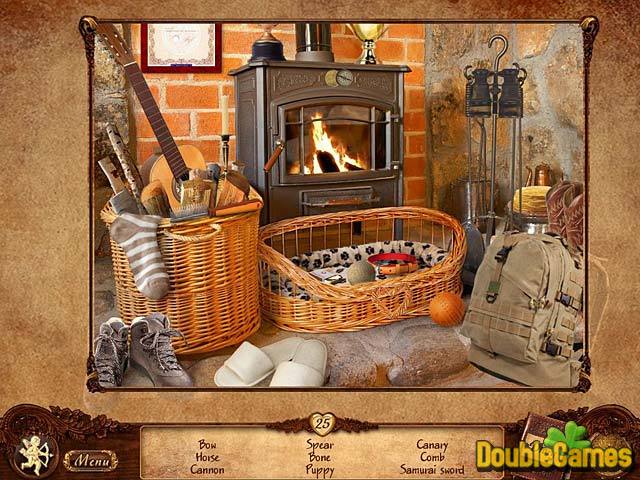Select Puppy in the item list

tap(321, 469)
